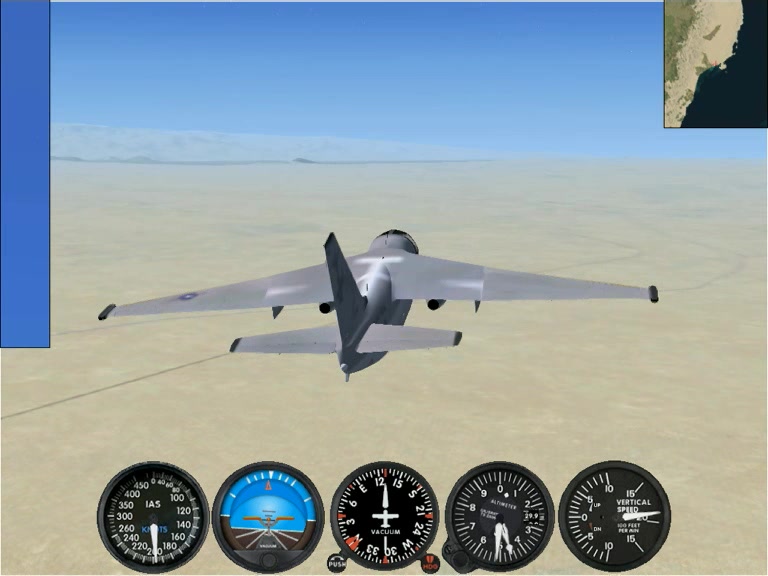Image resolution: width=768 pixels, height=576 pixels.
Task: Click the blue side panel
Action: (x=25, y=174)
